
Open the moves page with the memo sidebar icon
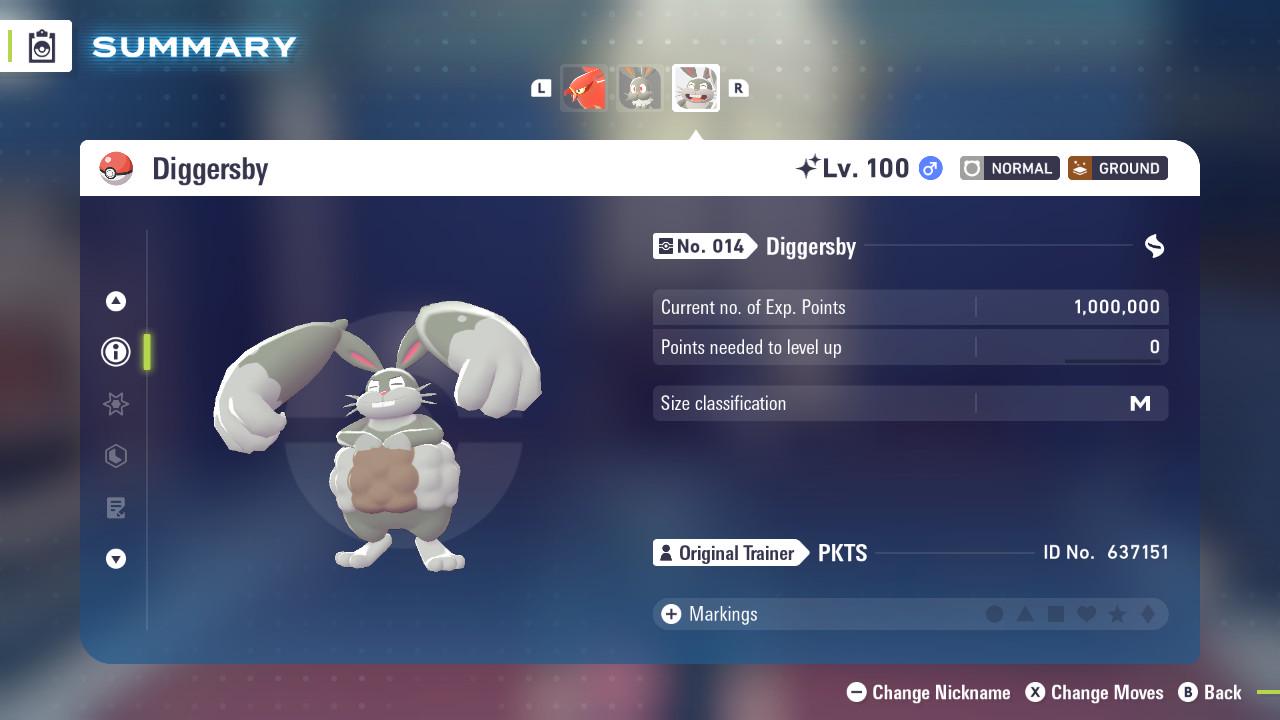pos(115,508)
